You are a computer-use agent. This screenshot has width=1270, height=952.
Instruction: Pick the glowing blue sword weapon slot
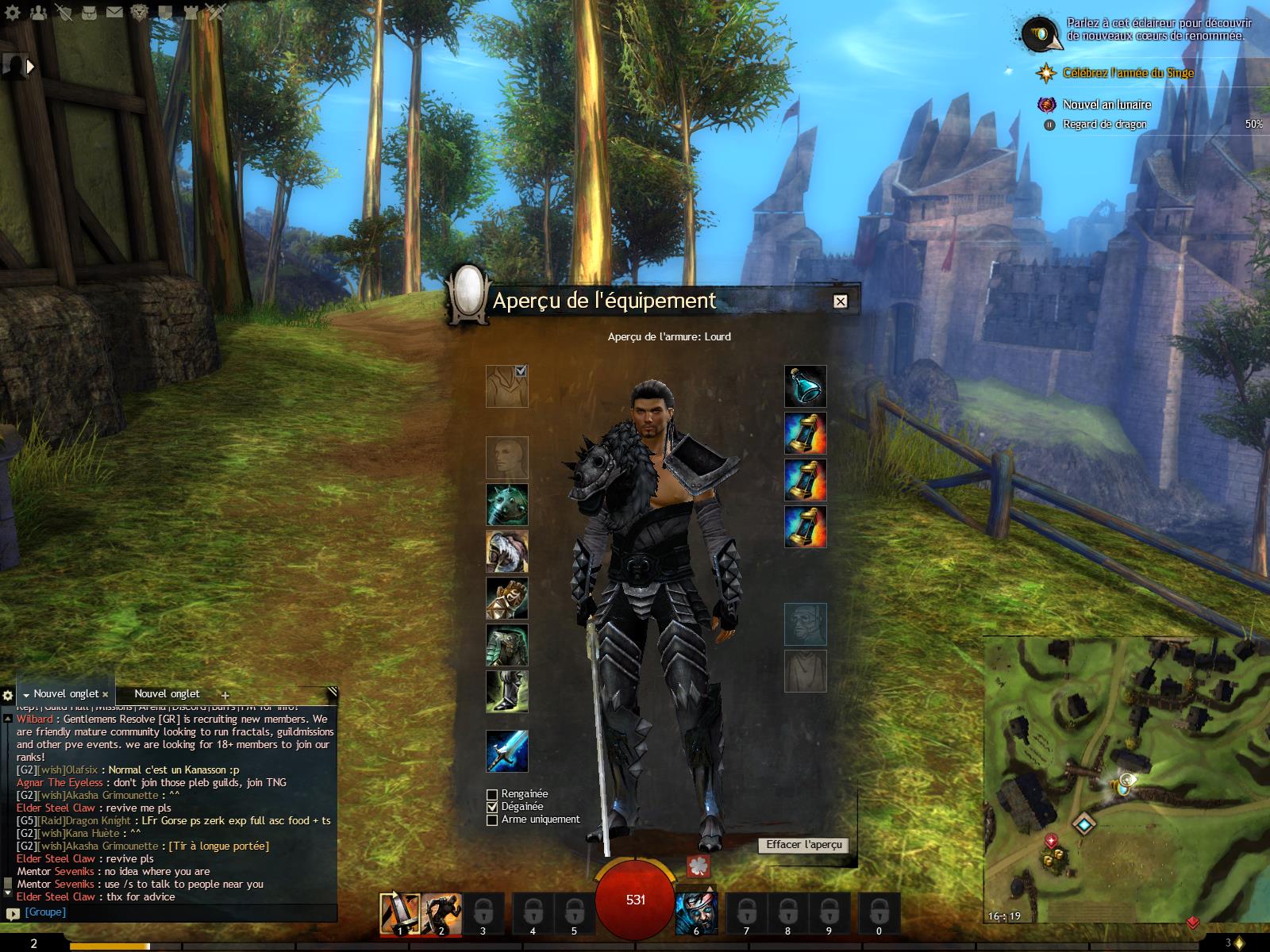[x=506, y=751]
